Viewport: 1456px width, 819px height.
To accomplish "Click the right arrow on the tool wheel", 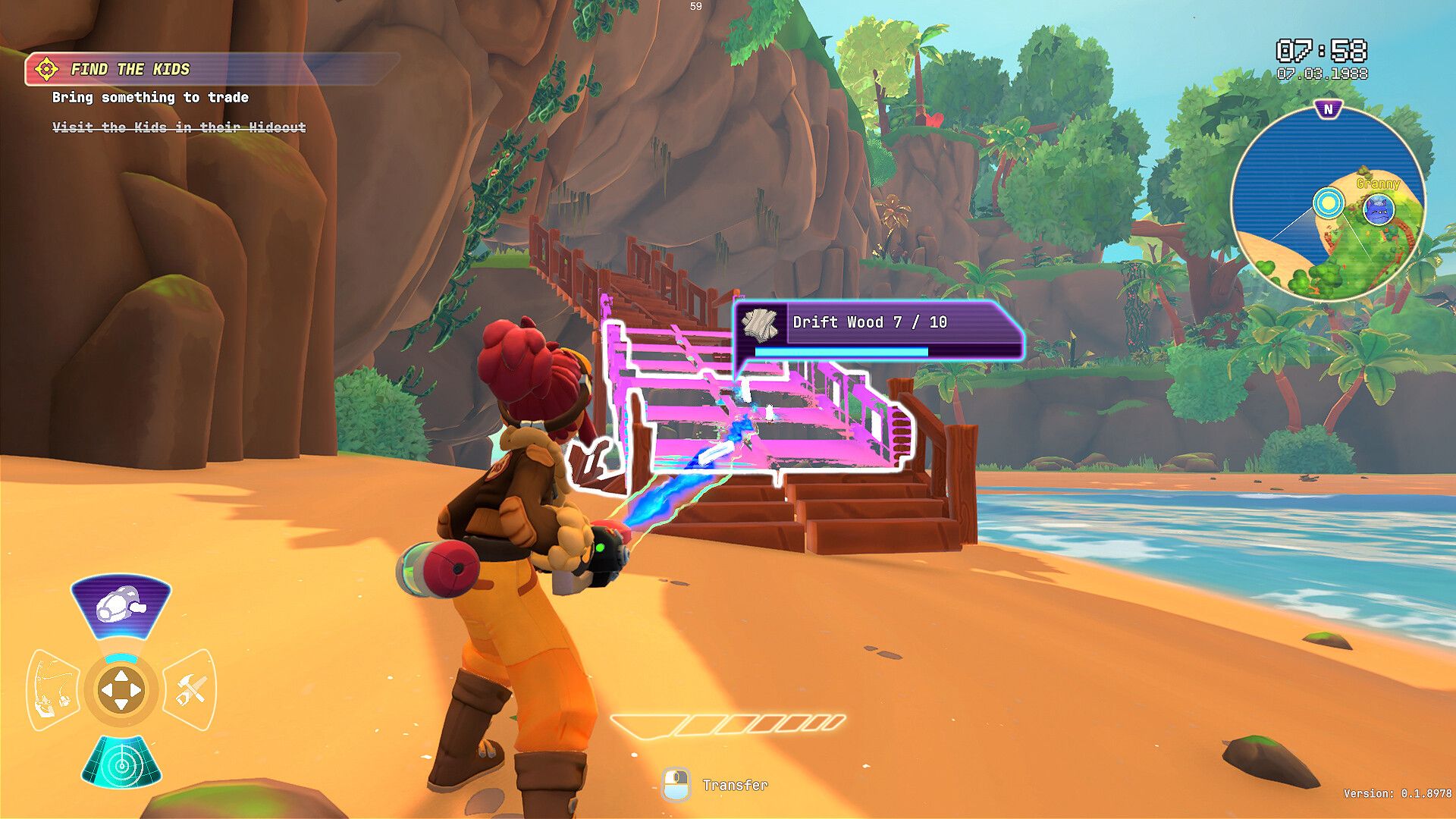I will (135, 689).
